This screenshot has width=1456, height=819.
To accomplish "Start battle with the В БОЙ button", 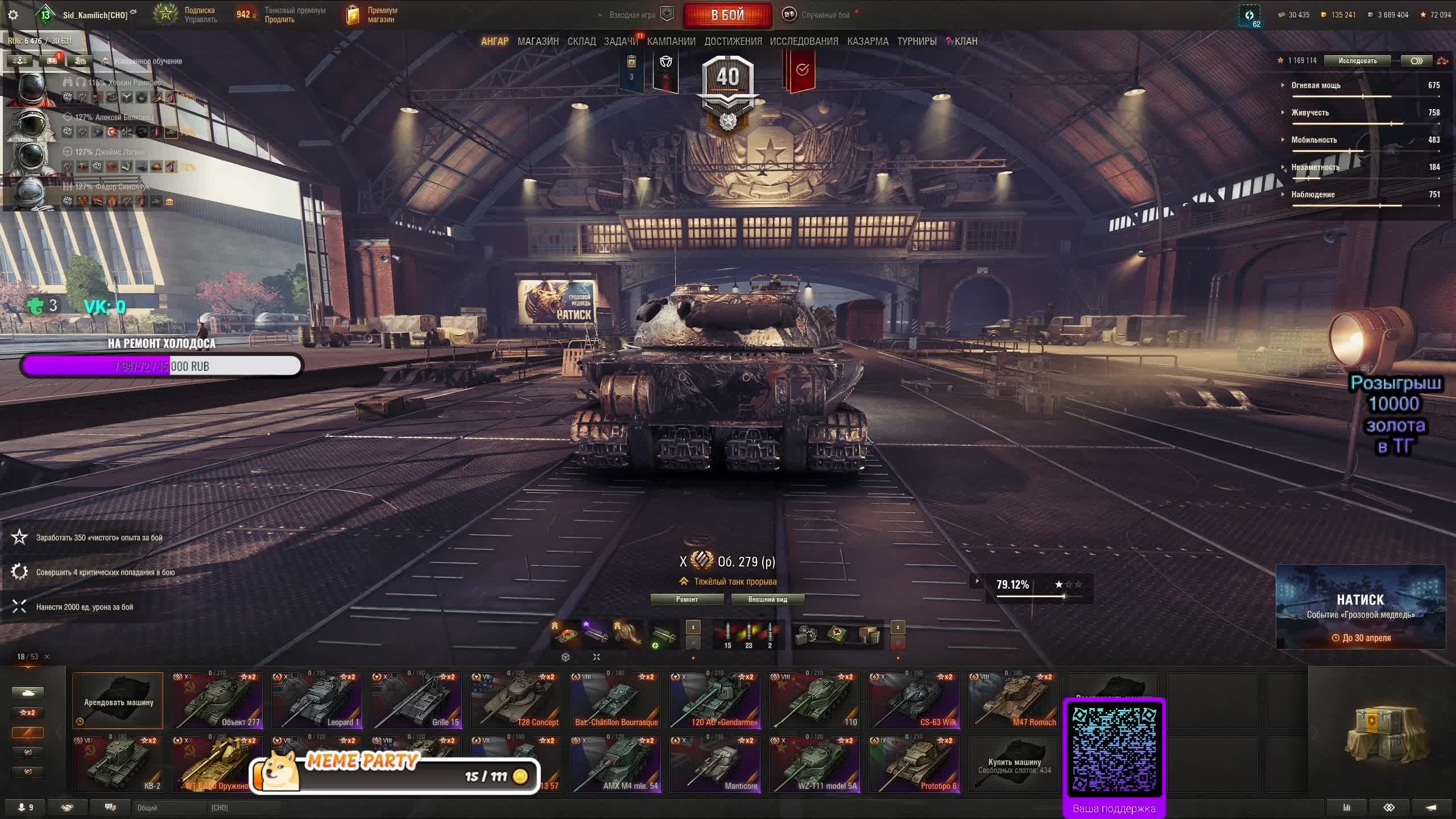I will click(727, 15).
